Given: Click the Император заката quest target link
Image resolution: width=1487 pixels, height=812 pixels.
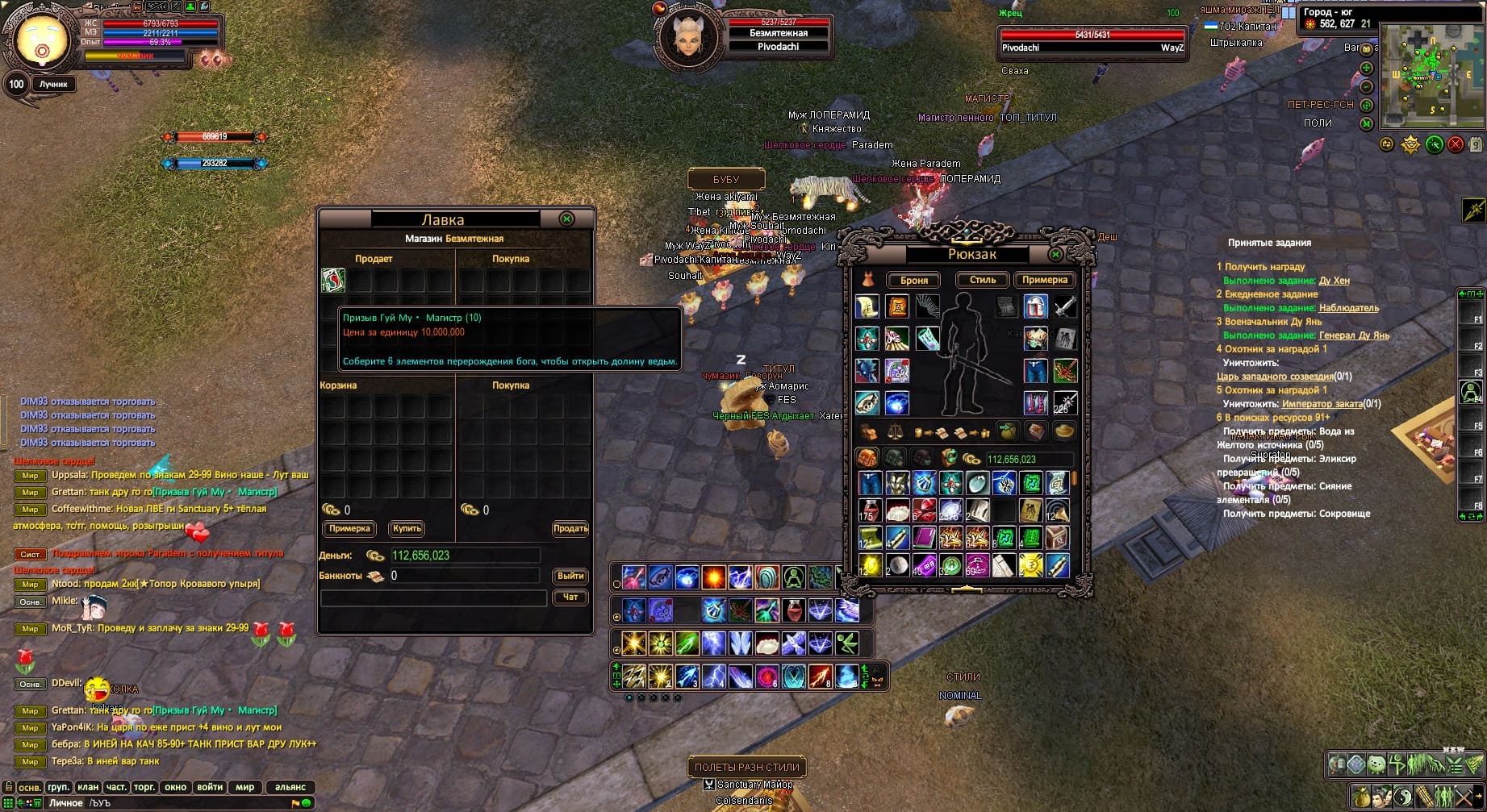Looking at the screenshot, I should click(x=1322, y=404).
